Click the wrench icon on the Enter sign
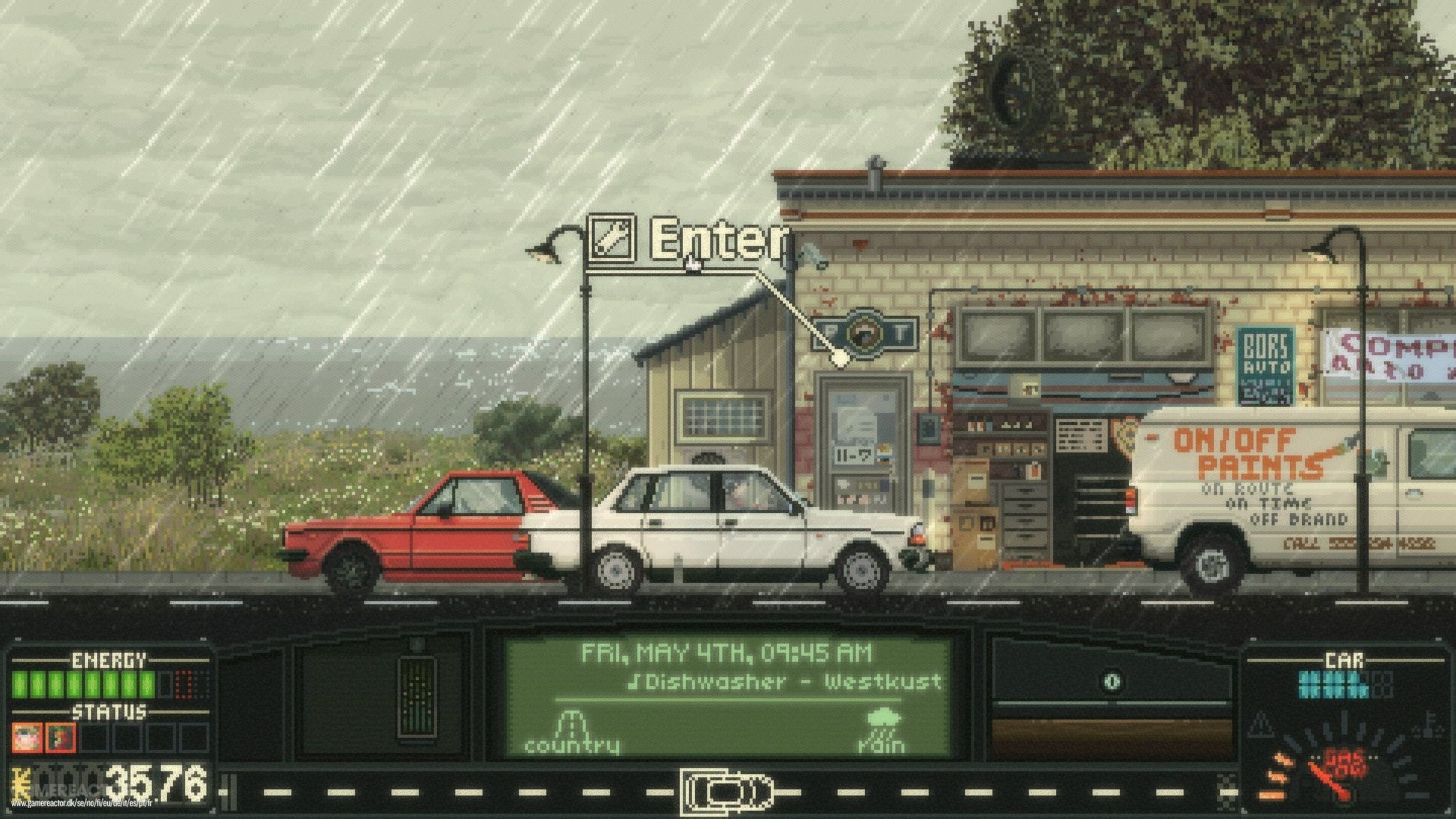The height and width of the screenshot is (819, 1456). pyautogui.click(x=613, y=238)
